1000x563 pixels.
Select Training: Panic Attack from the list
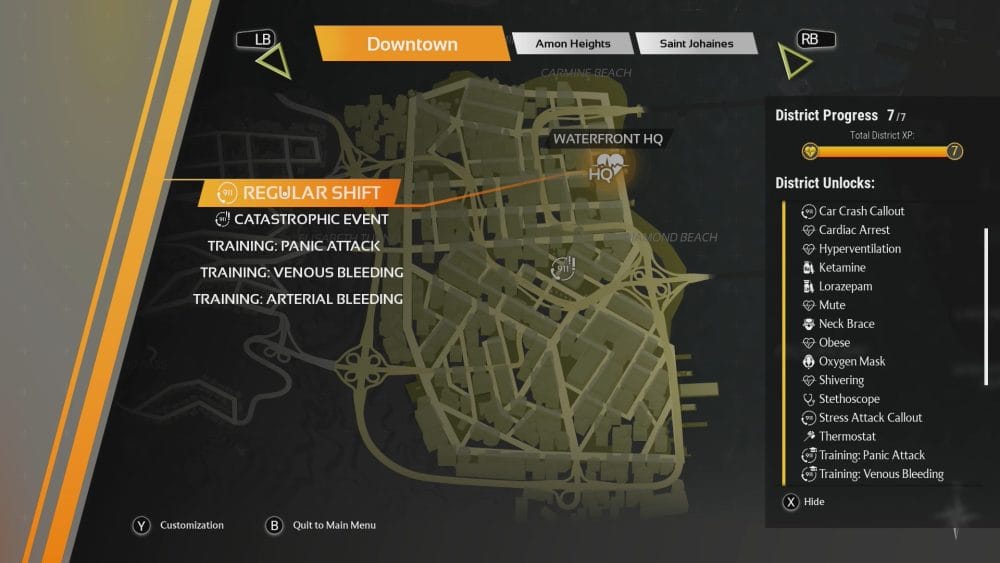(x=294, y=246)
